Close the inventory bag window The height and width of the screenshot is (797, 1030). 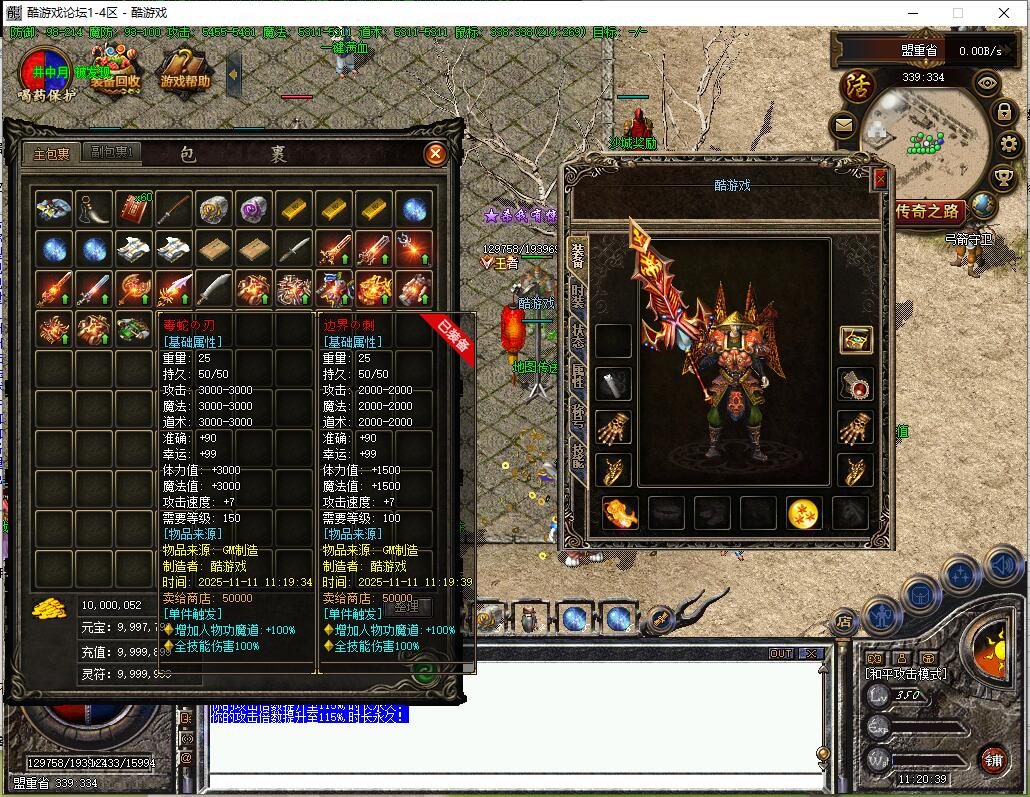click(x=435, y=154)
